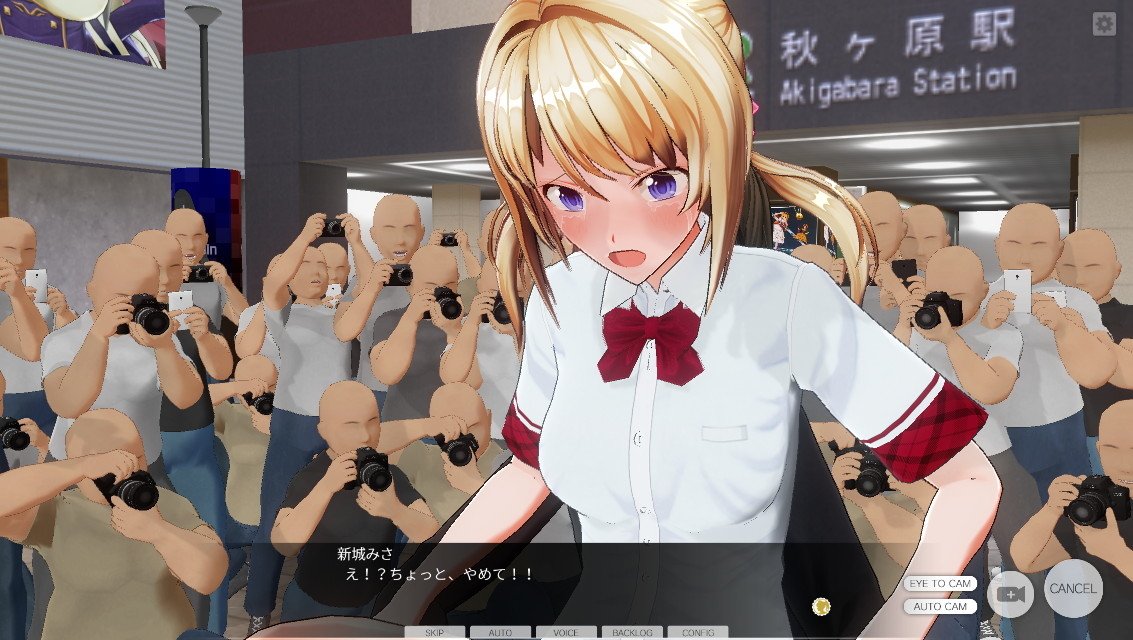Open settings via the gear icon

pos(1104,24)
